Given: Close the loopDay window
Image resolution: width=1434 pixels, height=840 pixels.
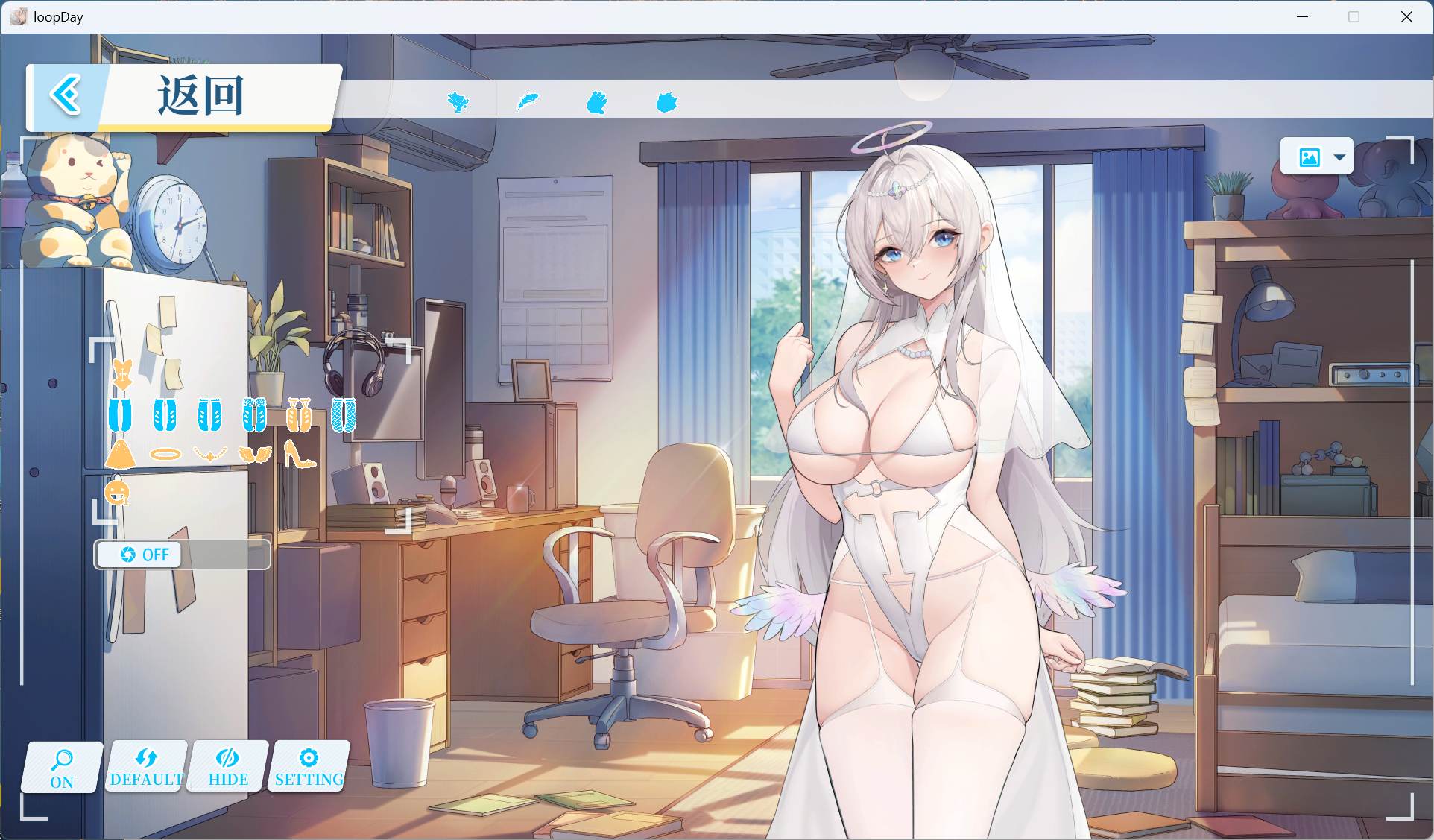Looking at the screenshot, I should point(1406,16).
